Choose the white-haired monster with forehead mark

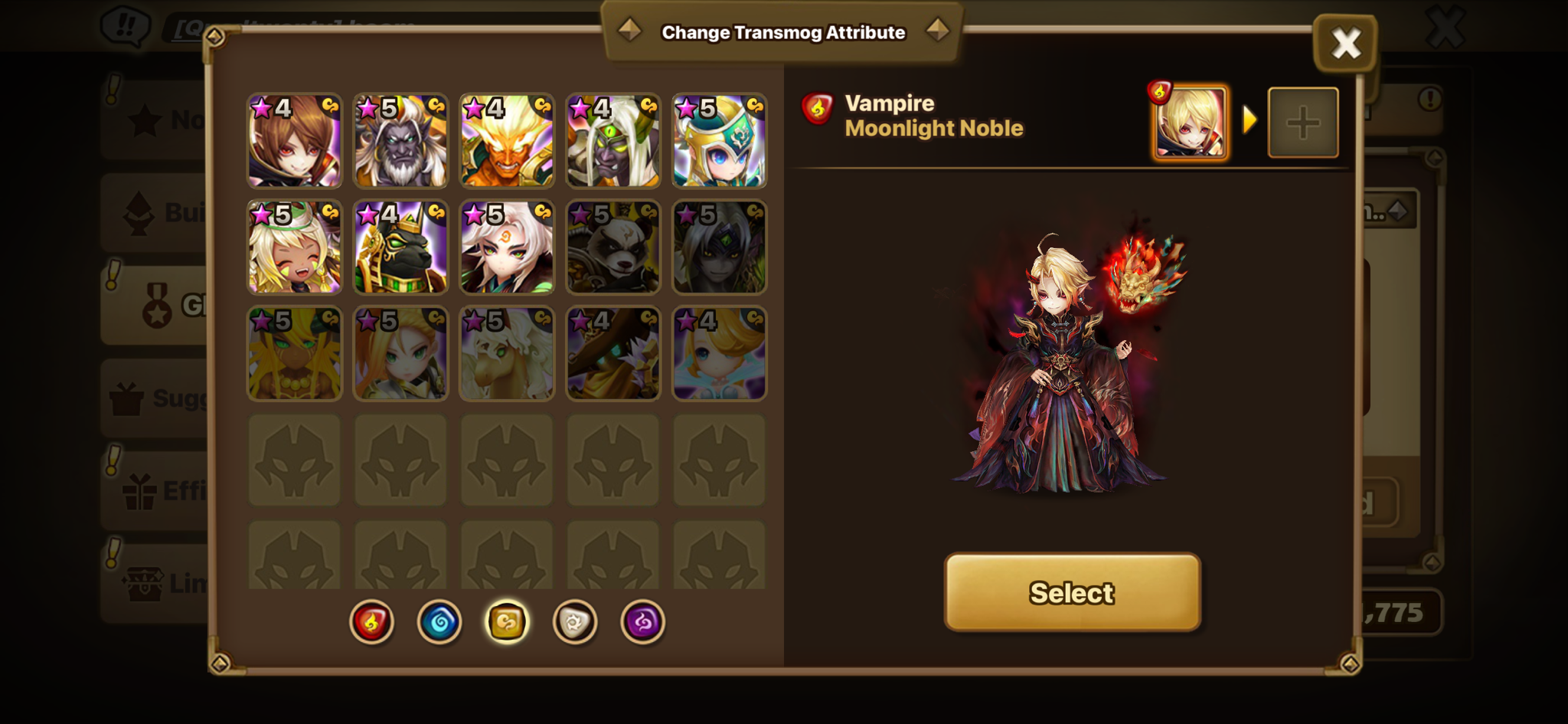pos(507,247)
